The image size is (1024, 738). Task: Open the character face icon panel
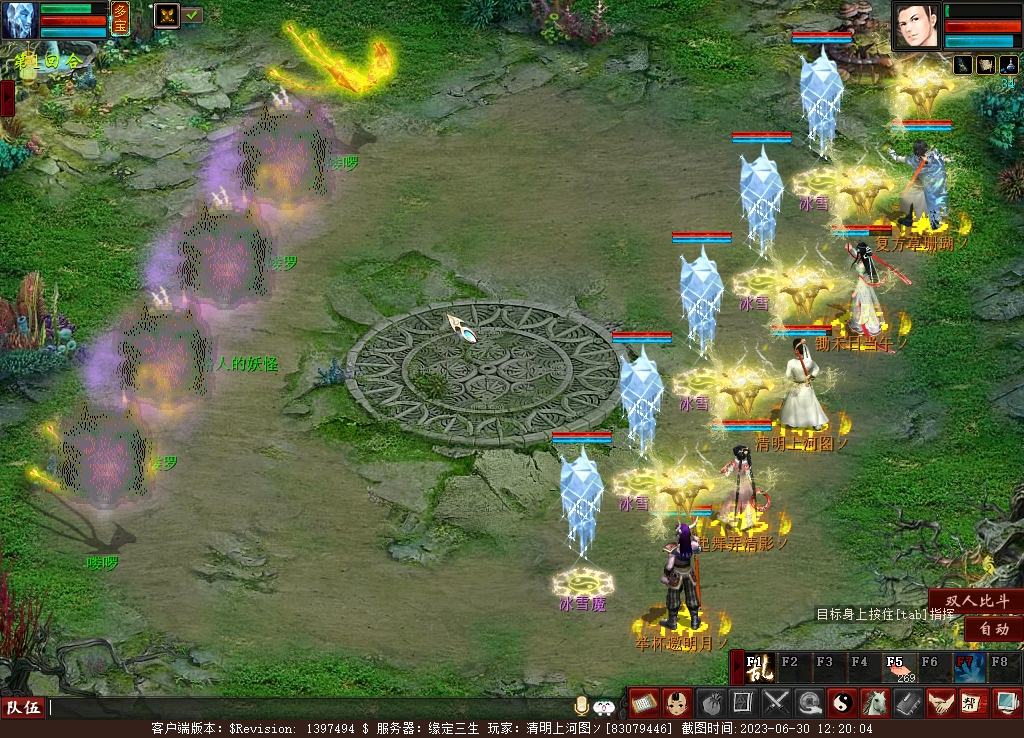click(x=677, y=702)
